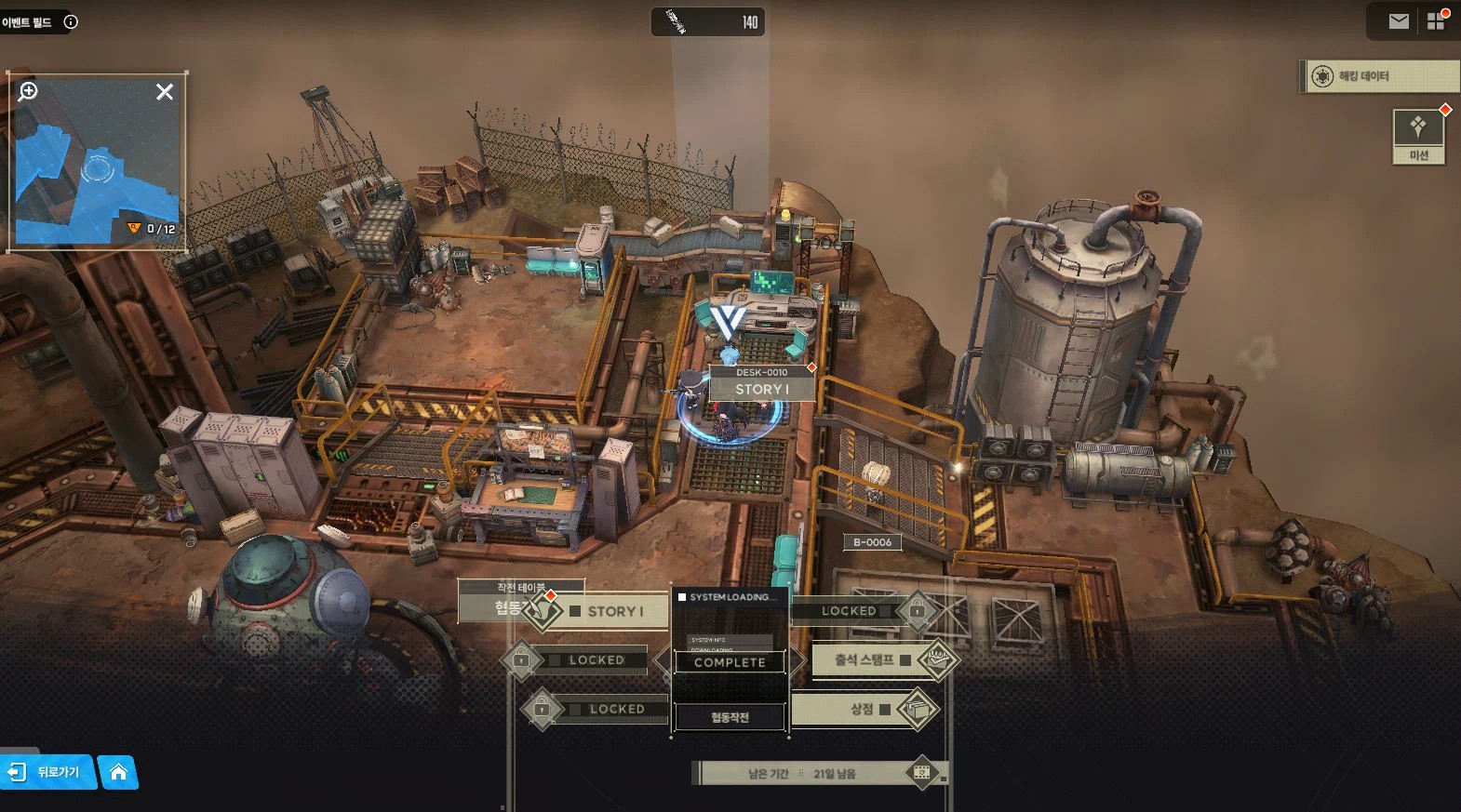1461x812 pixels.
Task: Click the COMPLETE status button
Action: coord(730,662)
